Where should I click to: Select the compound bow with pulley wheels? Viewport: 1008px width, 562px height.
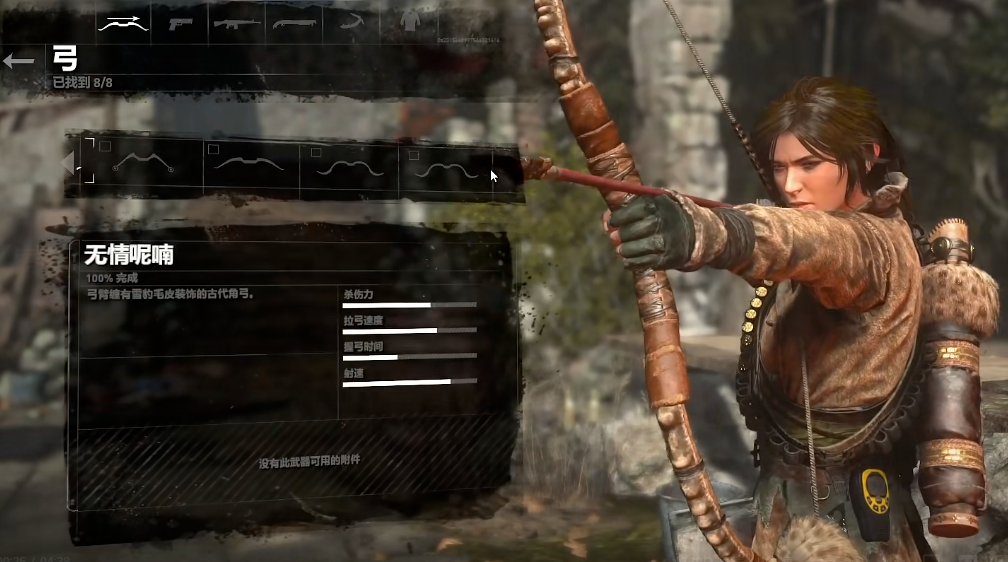point(144,165)
